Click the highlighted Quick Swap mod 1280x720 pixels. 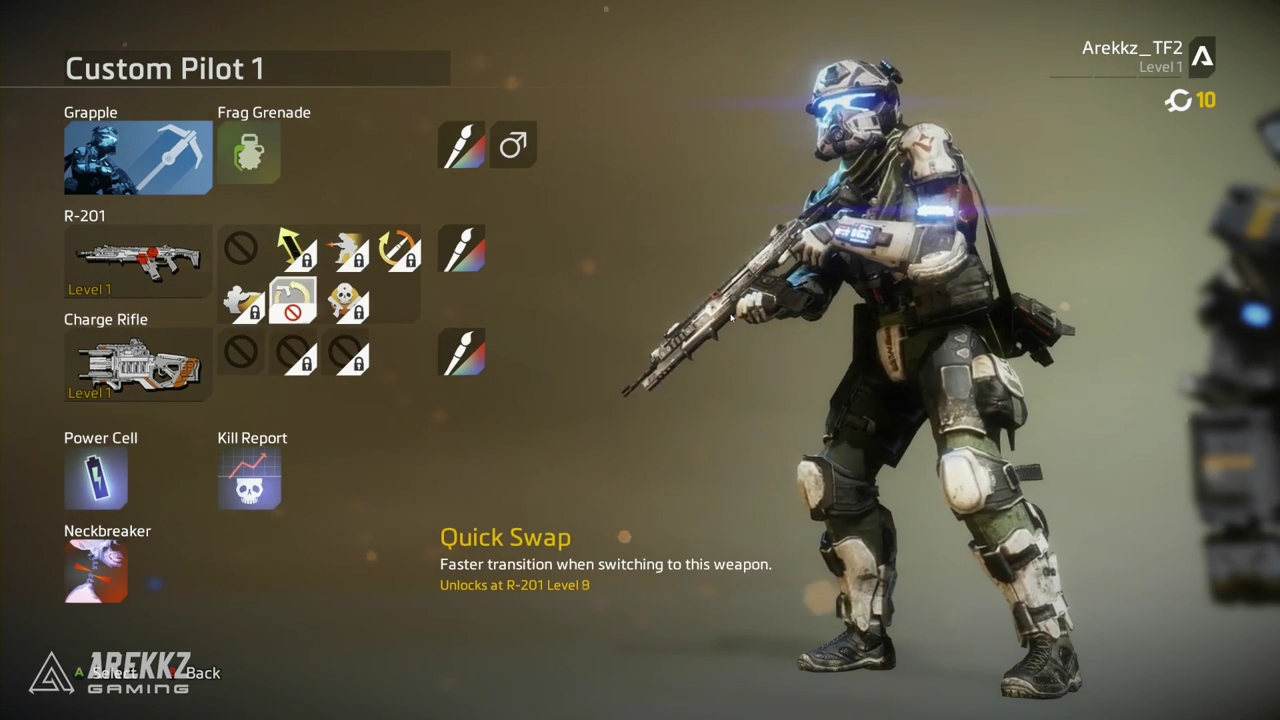point(293,301)
